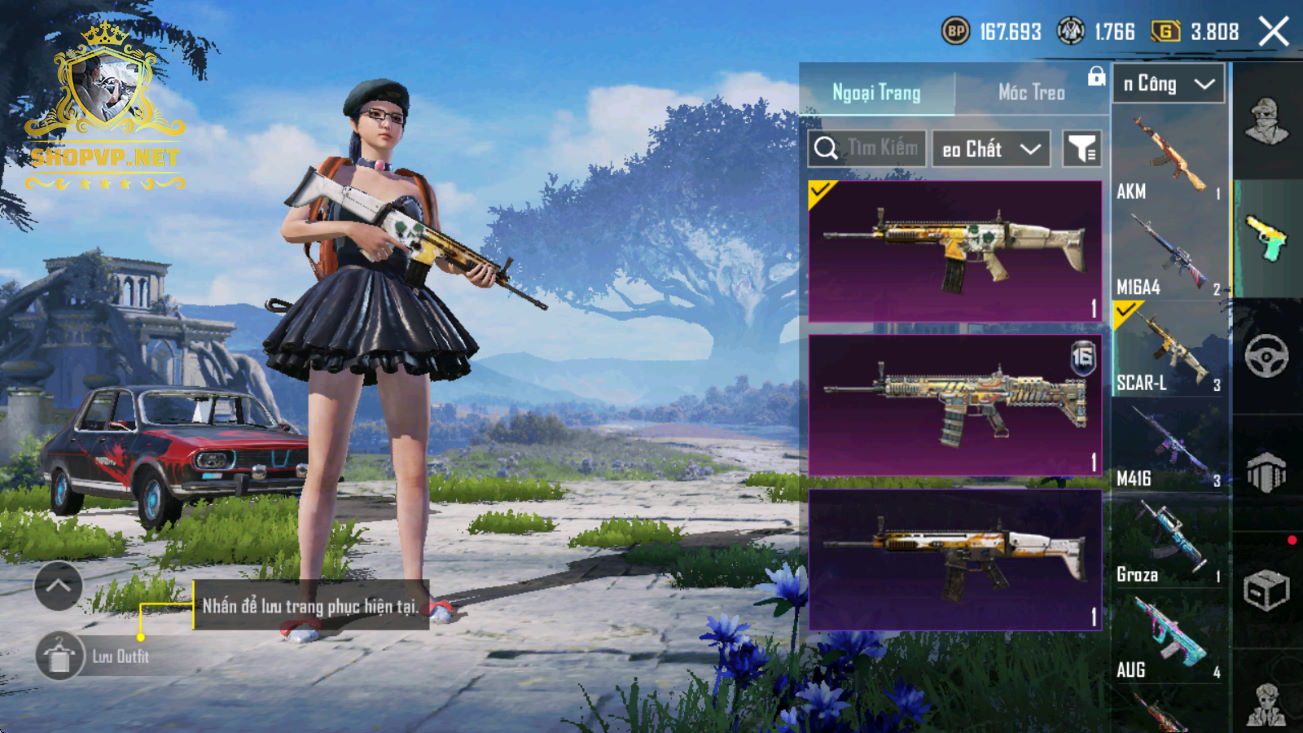Expand the Công weapon type dropdown

[x=1168, y=84]
